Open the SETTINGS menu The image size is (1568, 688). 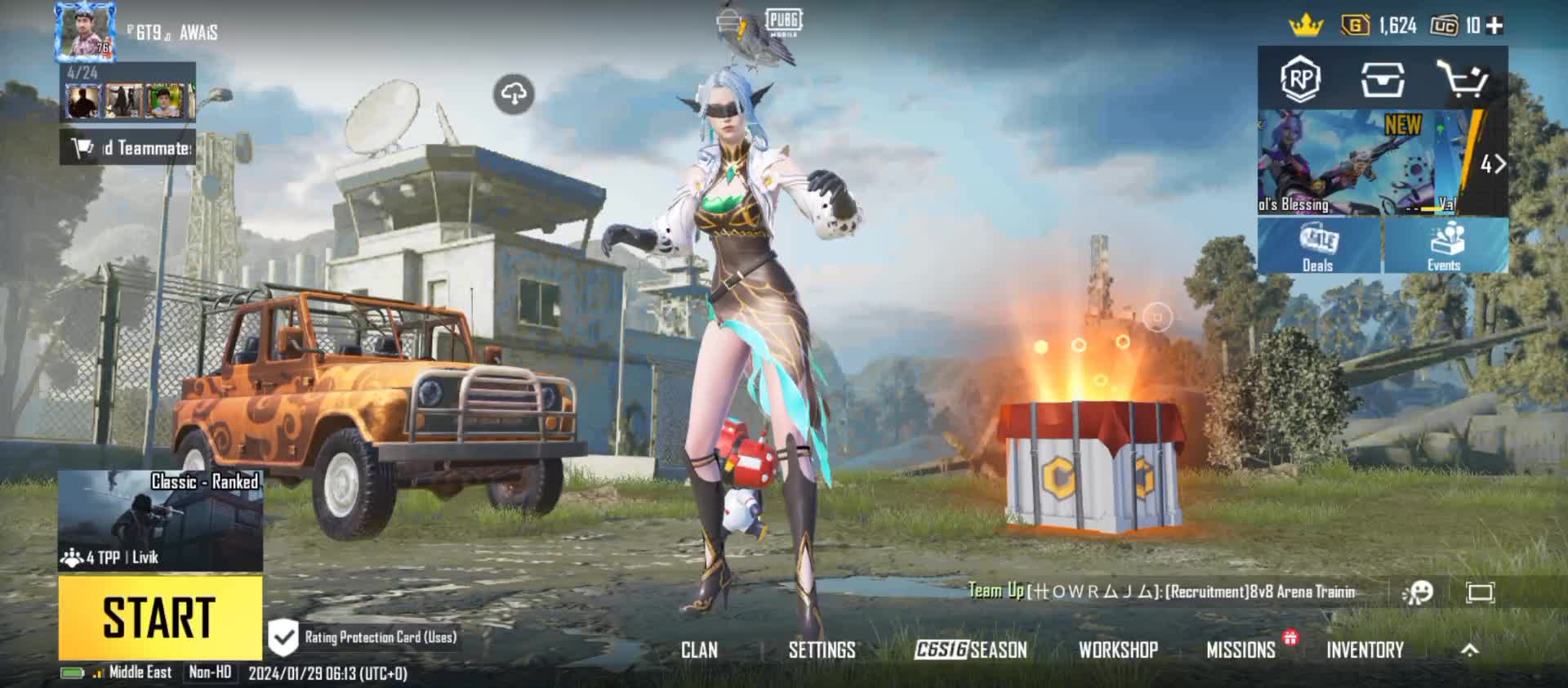(822, 650)
